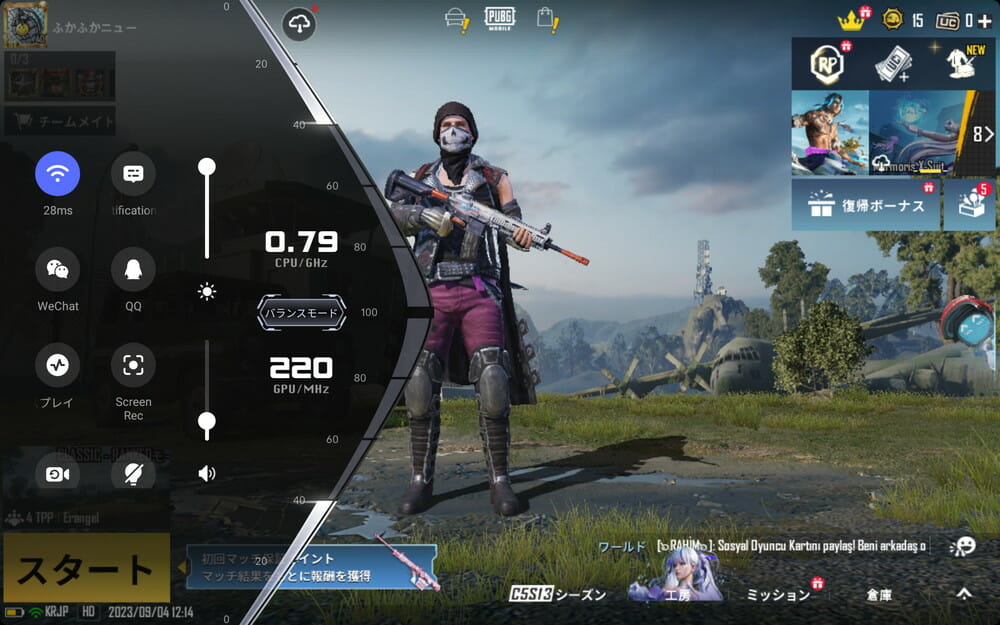The image size is (1000, 625).
Task: Expand the bottom menu arrow
Action: pyautogui.click(x=963, y=593)
